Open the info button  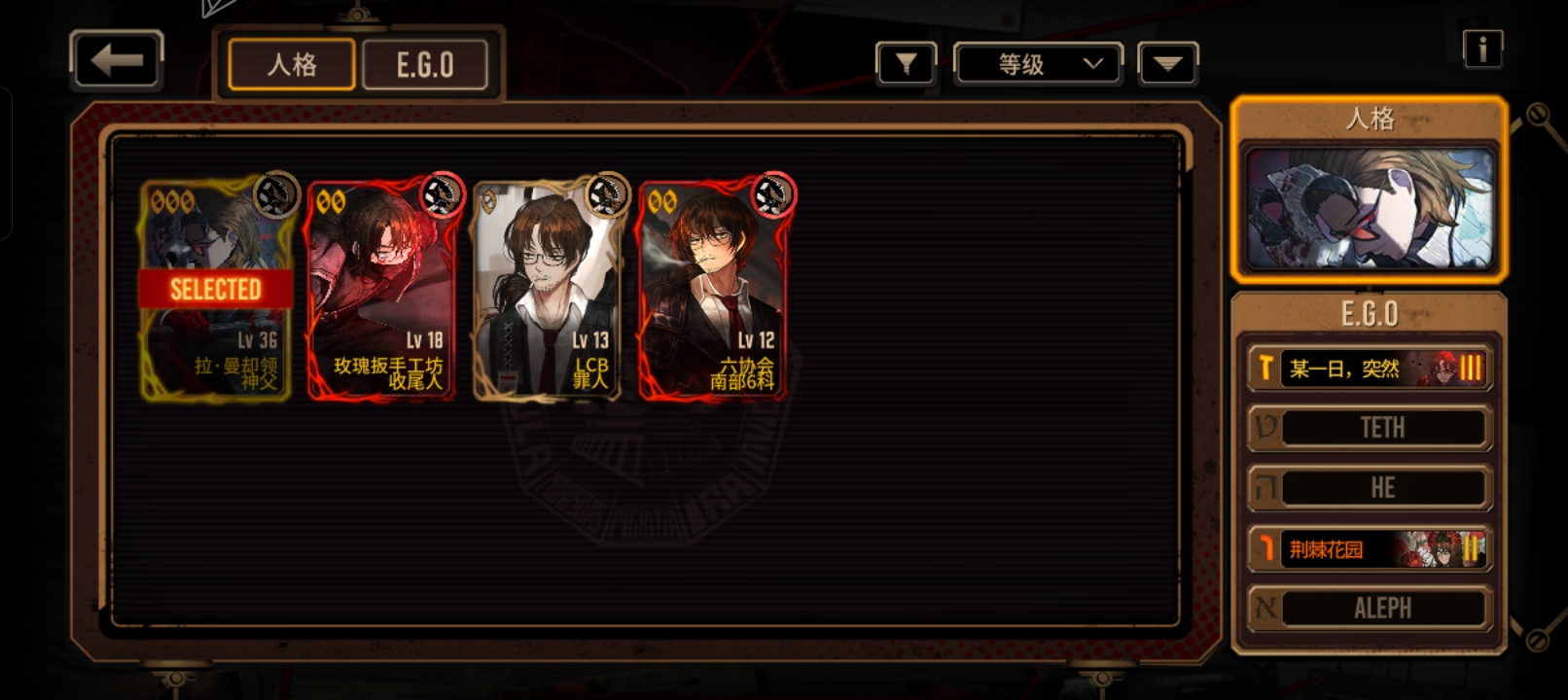[x=1482, y=48]
